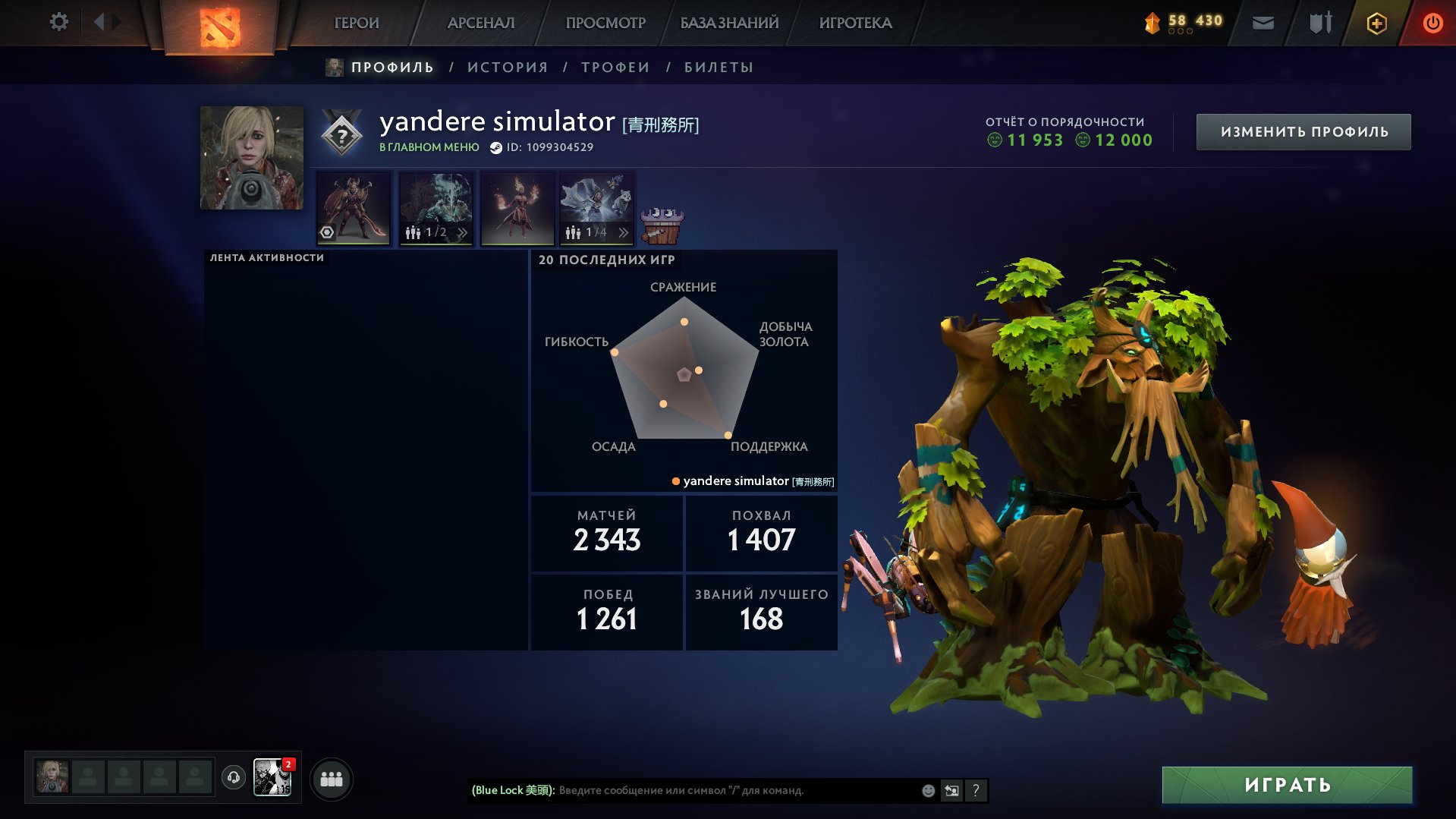This screenshot has height=819, width=1456.
Task: Click ИЗМЕНИТЬ ПРОФИЛЬ button
Action: coord(1302,131)
